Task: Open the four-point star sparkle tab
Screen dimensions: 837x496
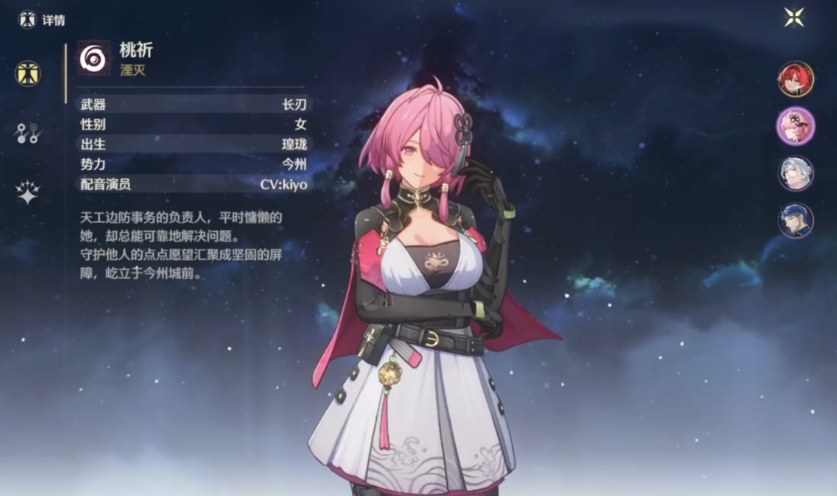Action: [28, 193]
